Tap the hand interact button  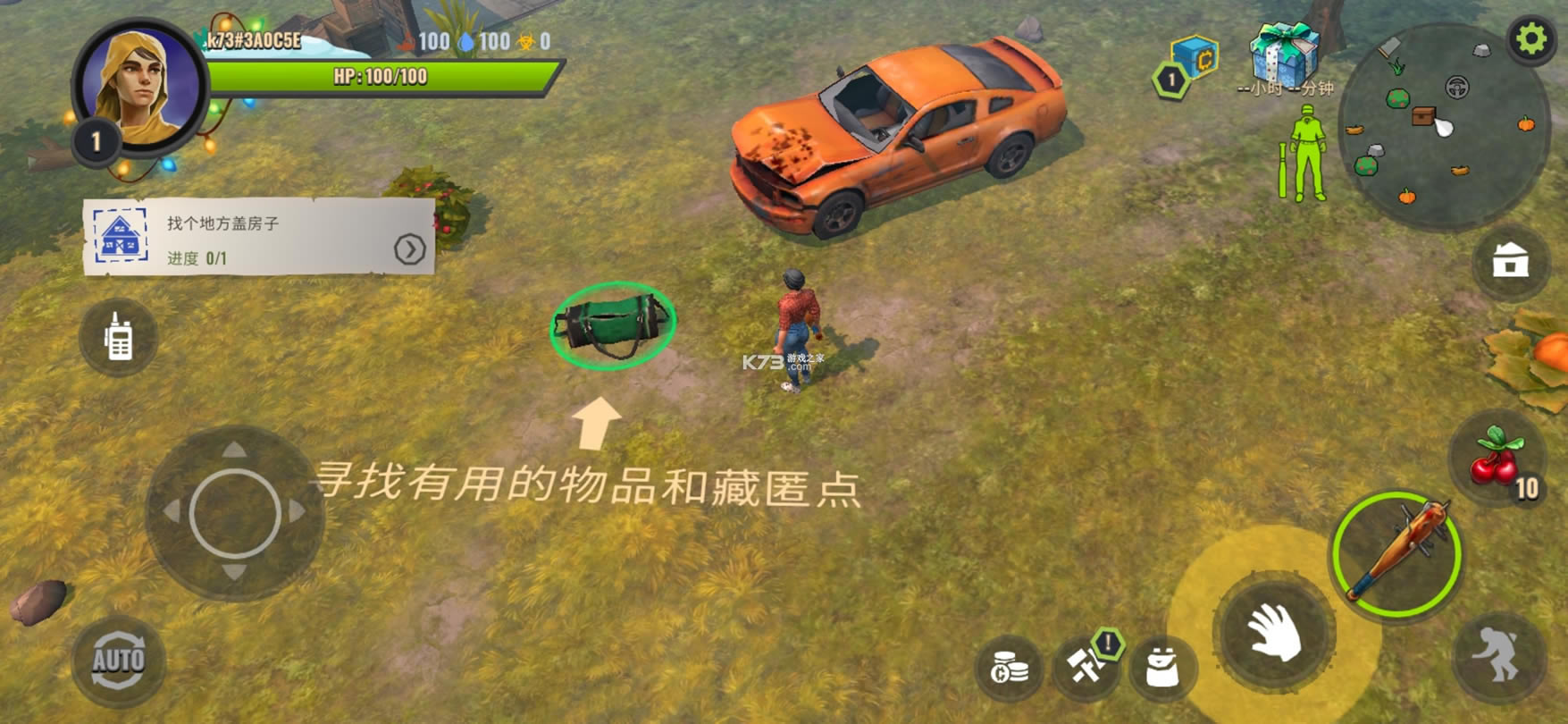tap(1275, 632)
